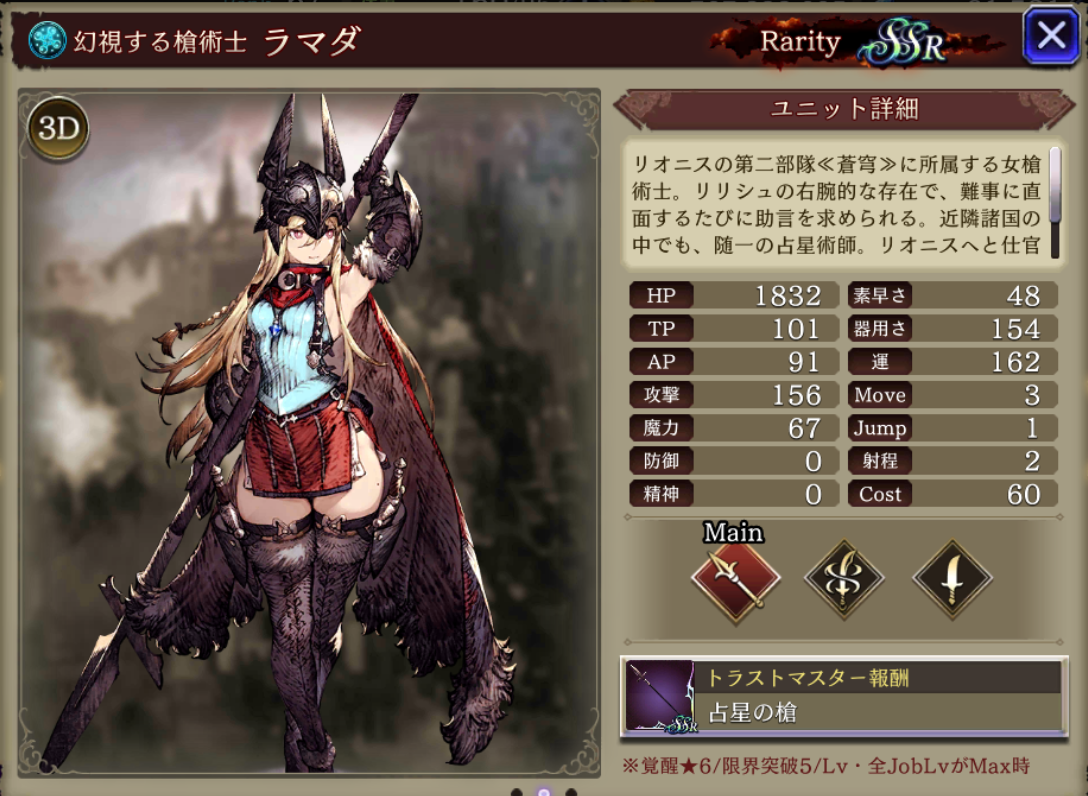Select the Main spear job icon

[734, 580]
